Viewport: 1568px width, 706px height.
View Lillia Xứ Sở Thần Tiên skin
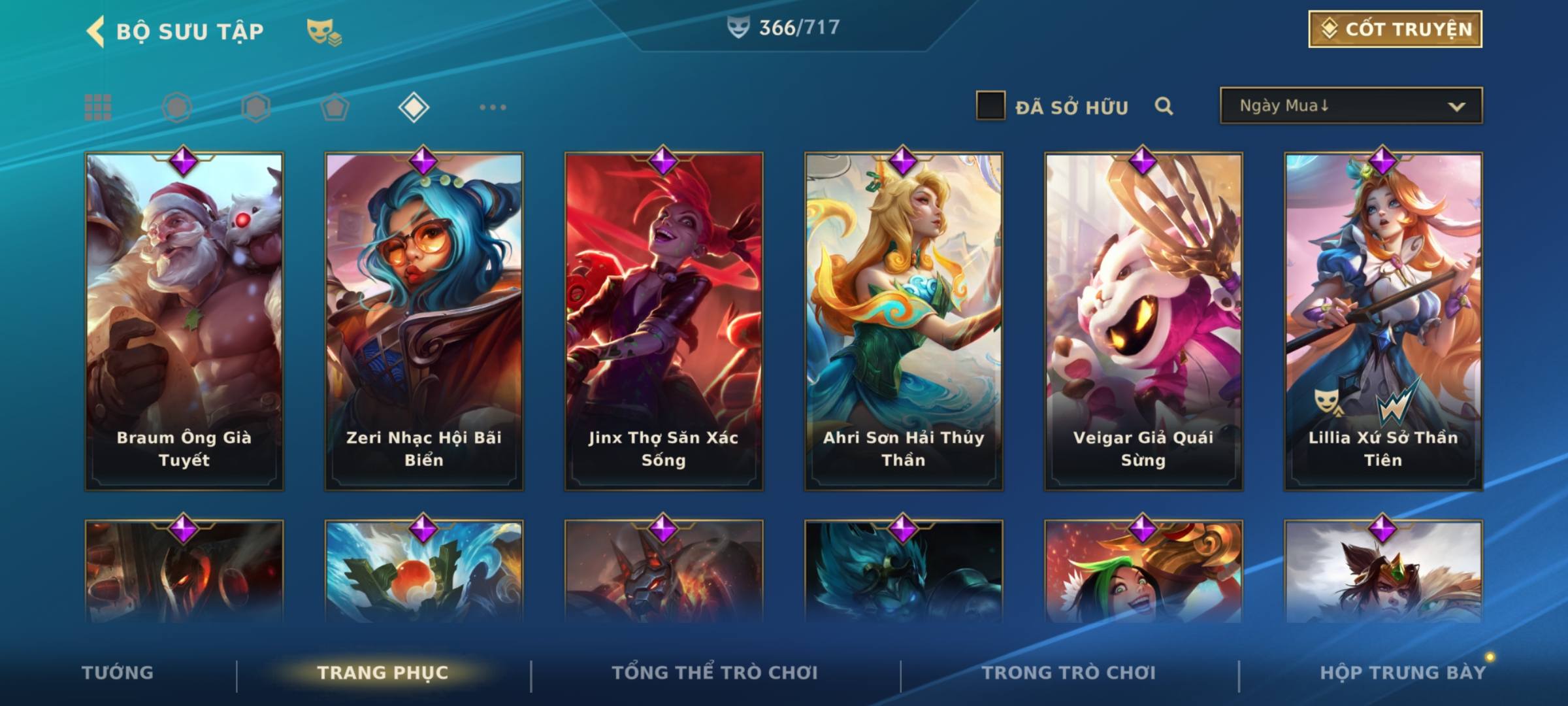pos(1383,320)
